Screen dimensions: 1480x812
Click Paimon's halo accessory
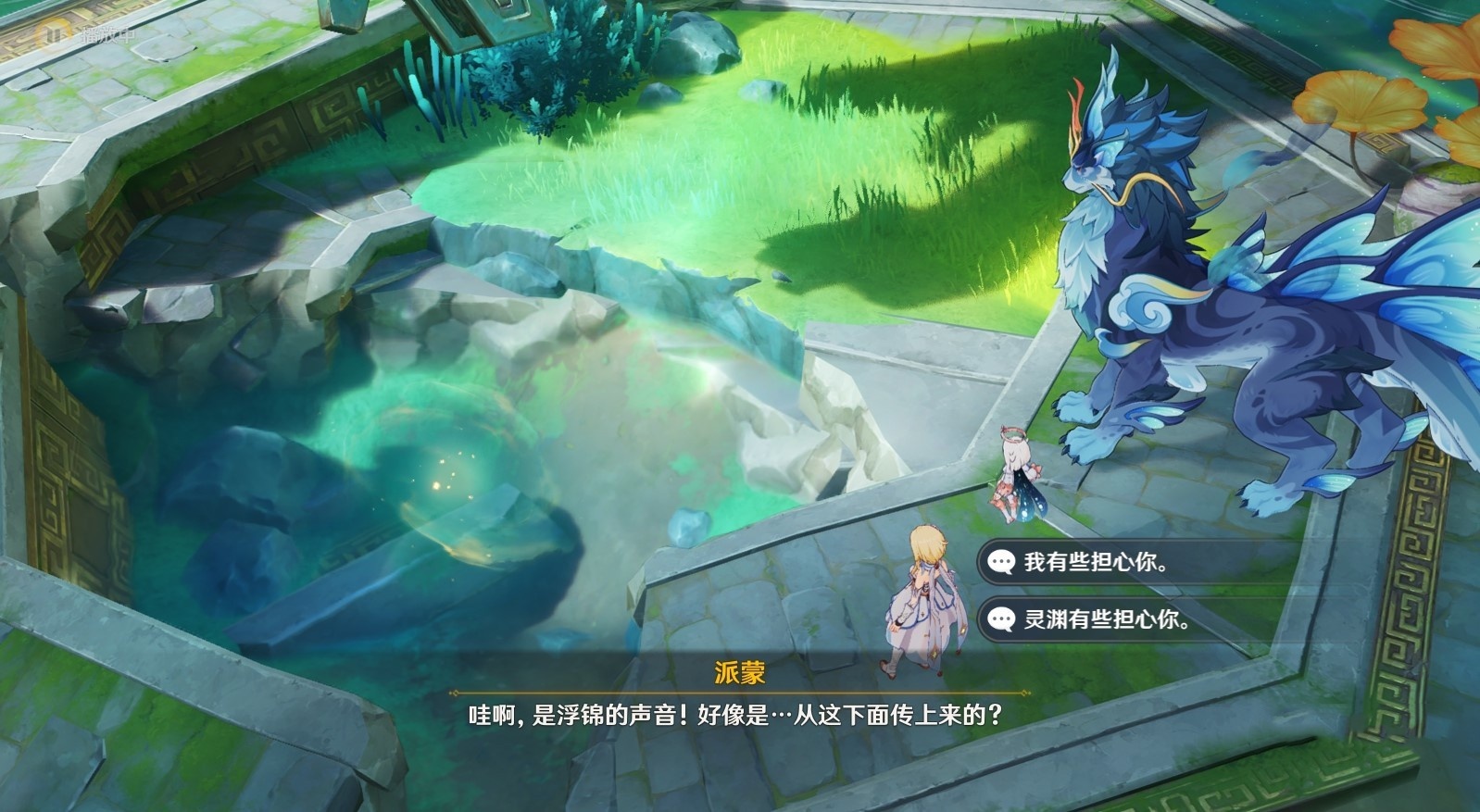tap(1013, 434)
